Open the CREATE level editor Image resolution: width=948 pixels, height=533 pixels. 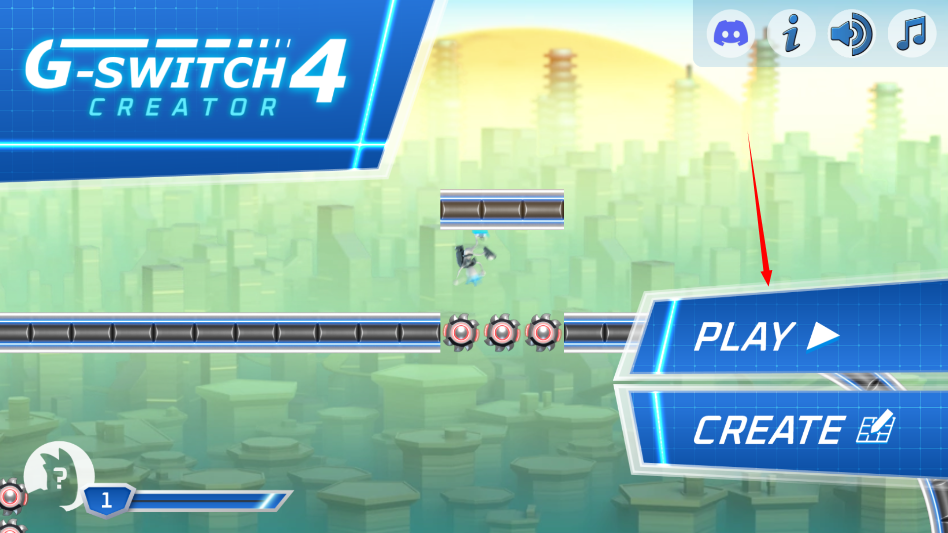[x=792, y=430]
